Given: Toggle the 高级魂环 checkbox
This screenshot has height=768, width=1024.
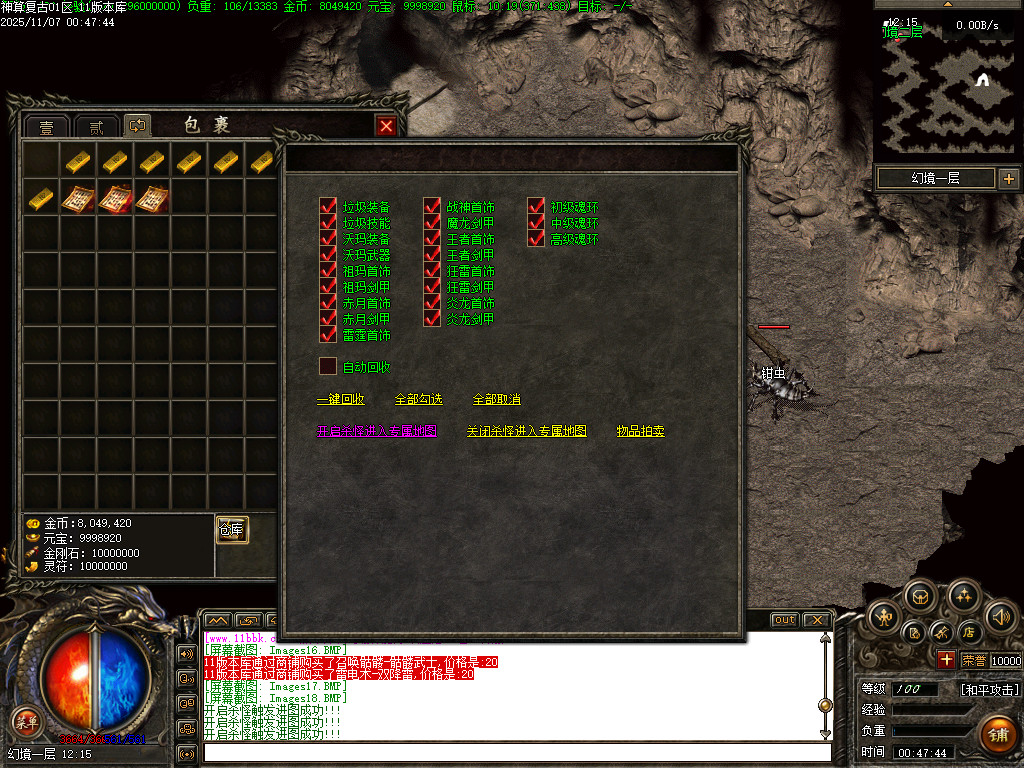Looking at the screenshot, I should pyautogui.click(x=536, y=239).
